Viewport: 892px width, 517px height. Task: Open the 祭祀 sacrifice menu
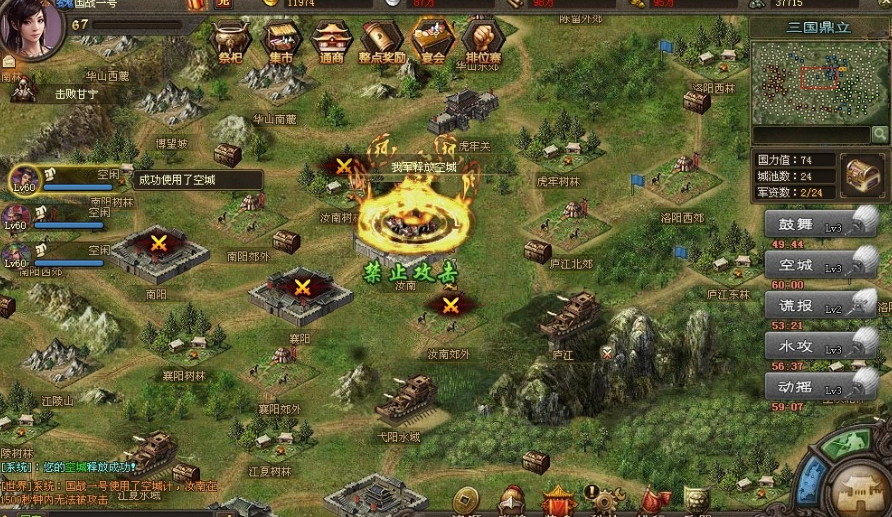[x=230, y=42]
